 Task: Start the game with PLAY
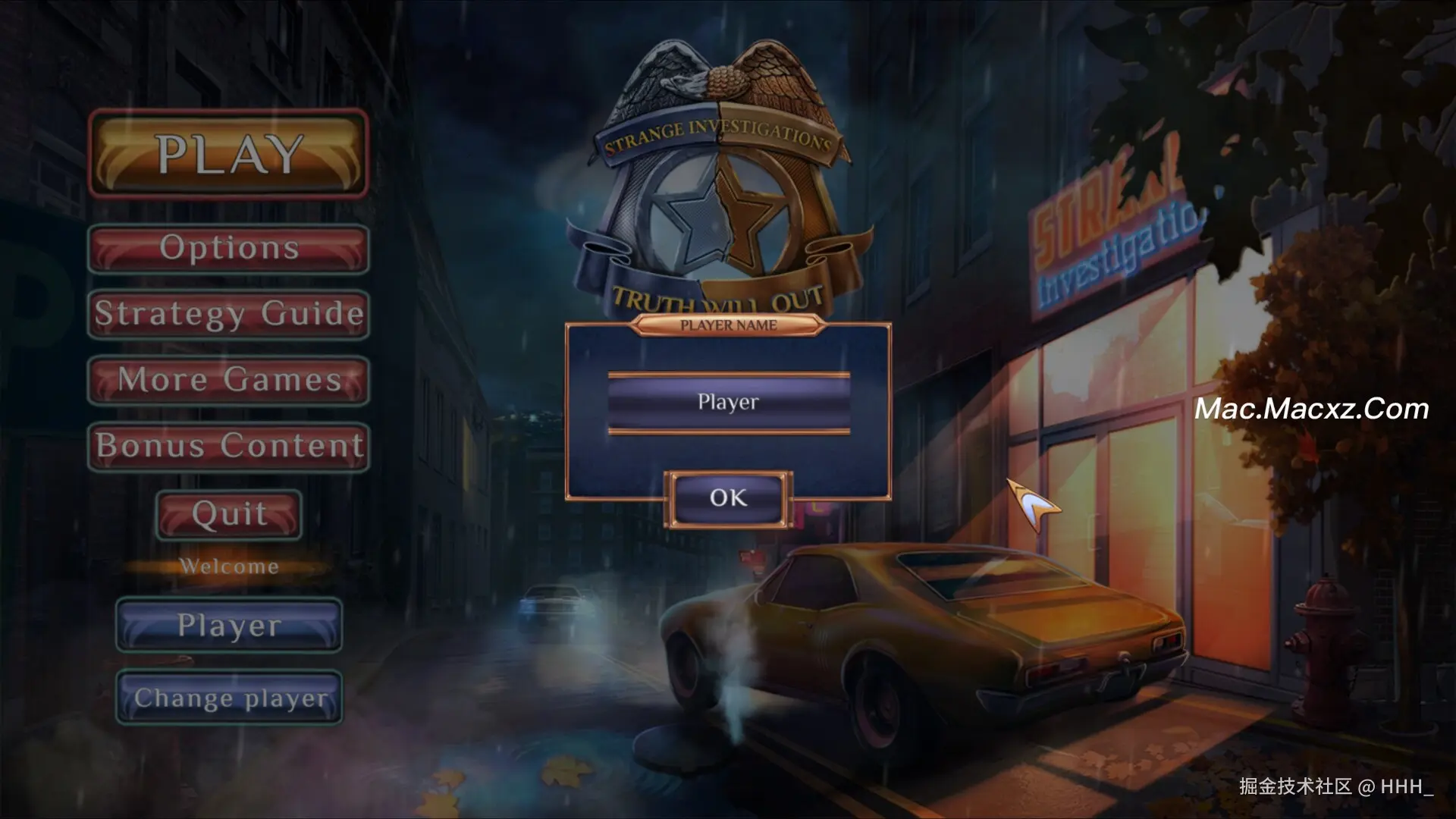tap(228, 155)
